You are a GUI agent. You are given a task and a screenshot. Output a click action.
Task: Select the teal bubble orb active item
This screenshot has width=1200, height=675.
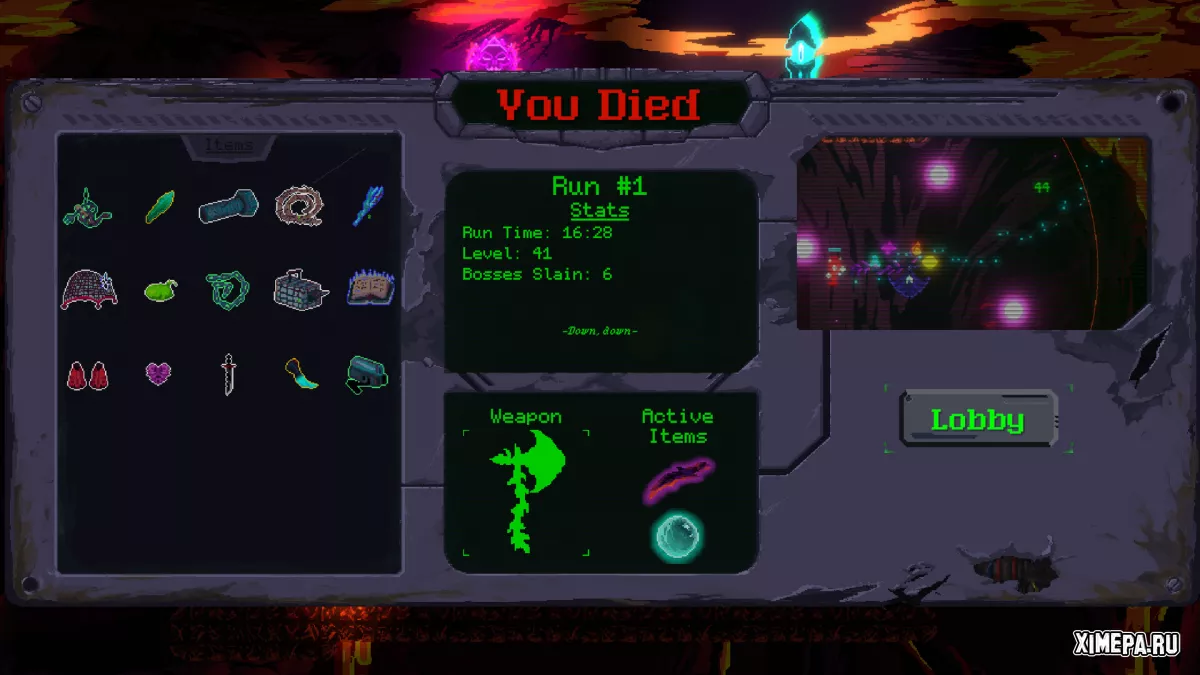point(678,535)
